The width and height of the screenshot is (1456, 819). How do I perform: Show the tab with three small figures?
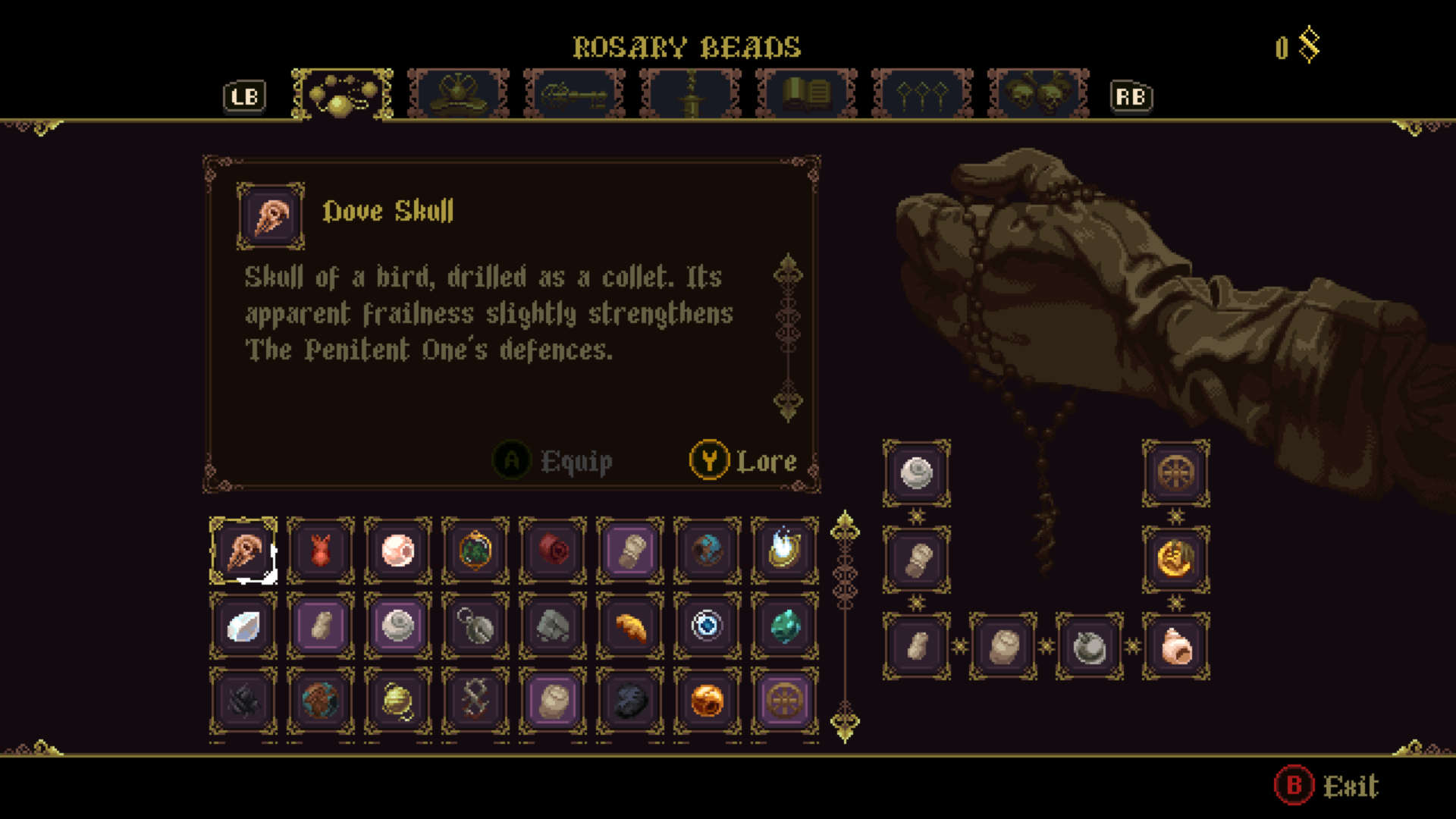(x=922, y=95)
